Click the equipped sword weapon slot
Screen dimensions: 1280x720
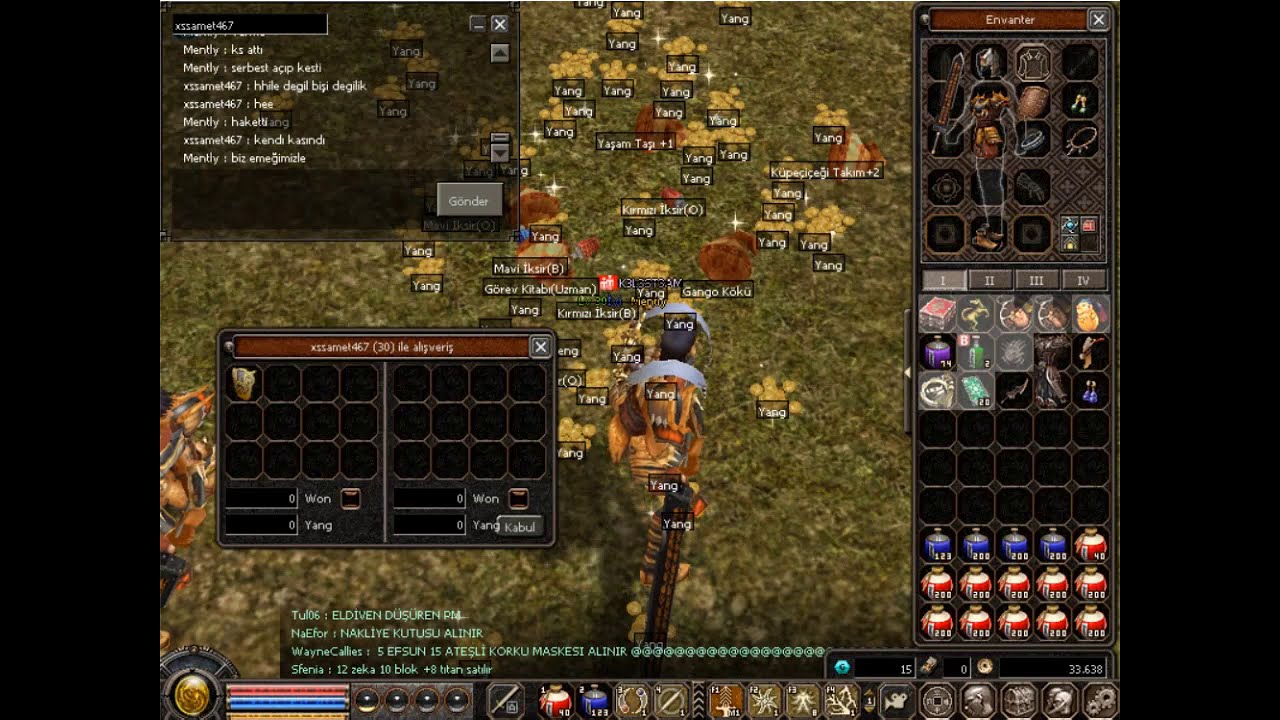(946, 100)
